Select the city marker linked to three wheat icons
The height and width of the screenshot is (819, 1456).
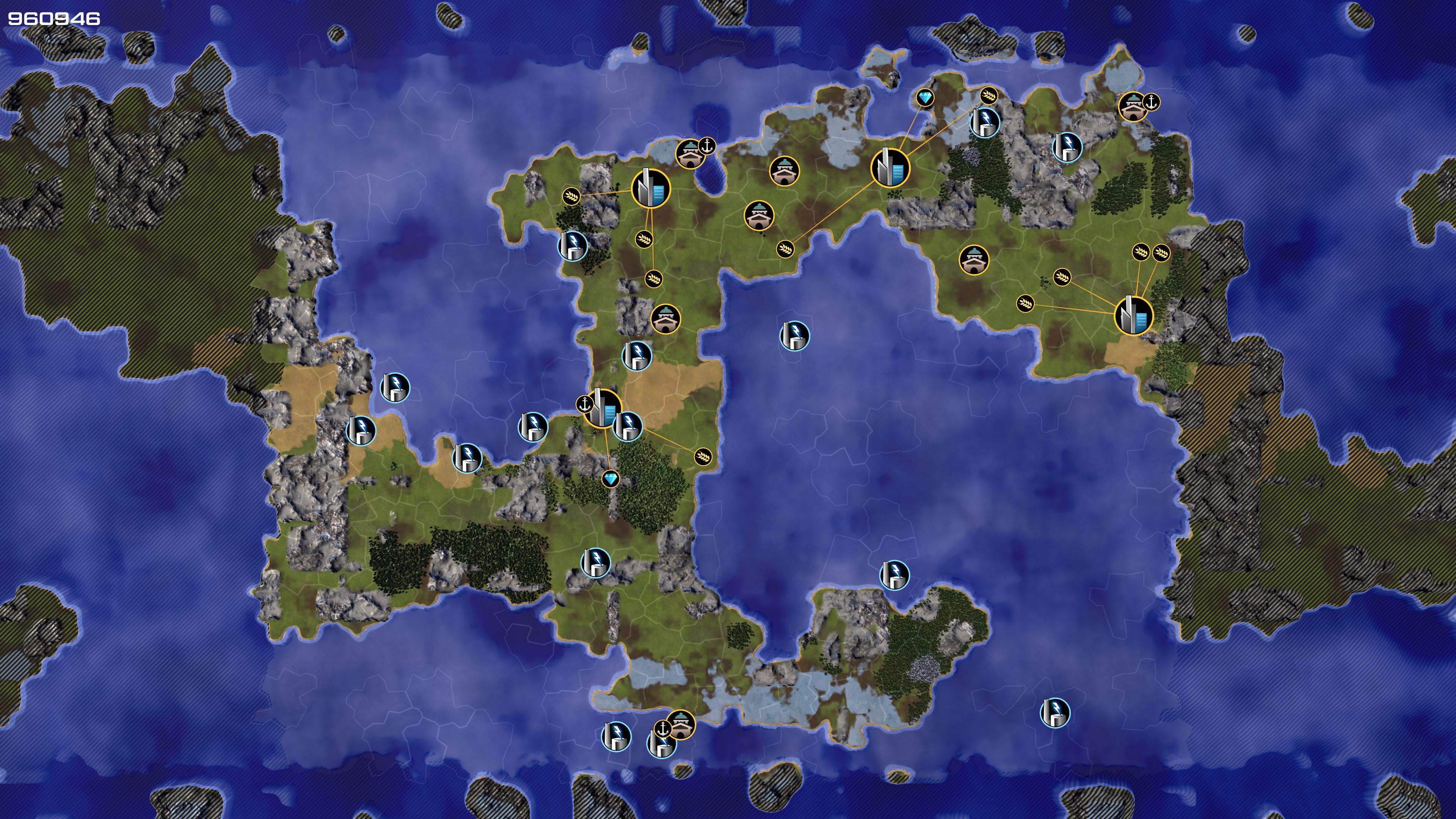point(650,188)
